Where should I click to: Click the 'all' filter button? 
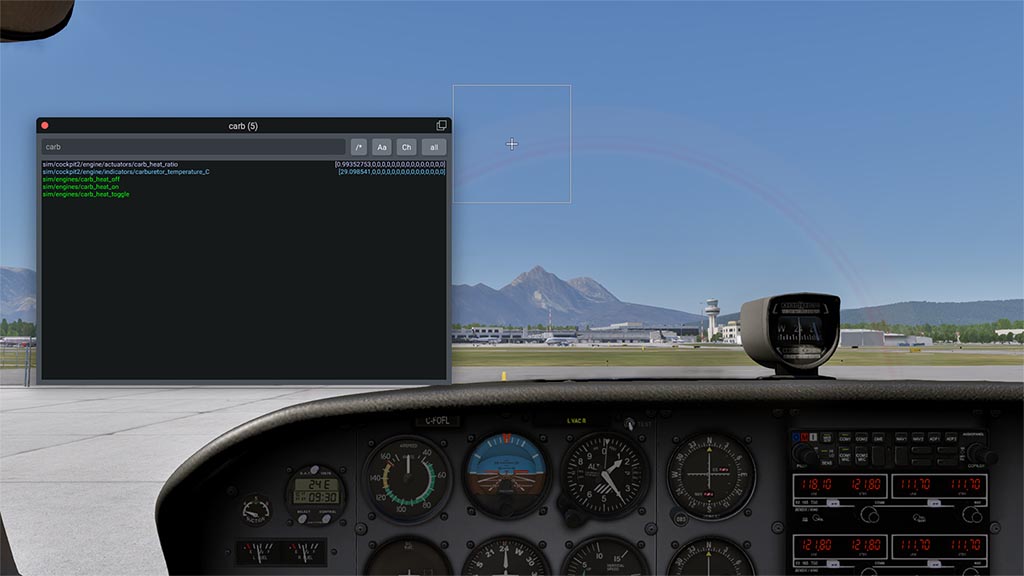(x=434, y=147)
